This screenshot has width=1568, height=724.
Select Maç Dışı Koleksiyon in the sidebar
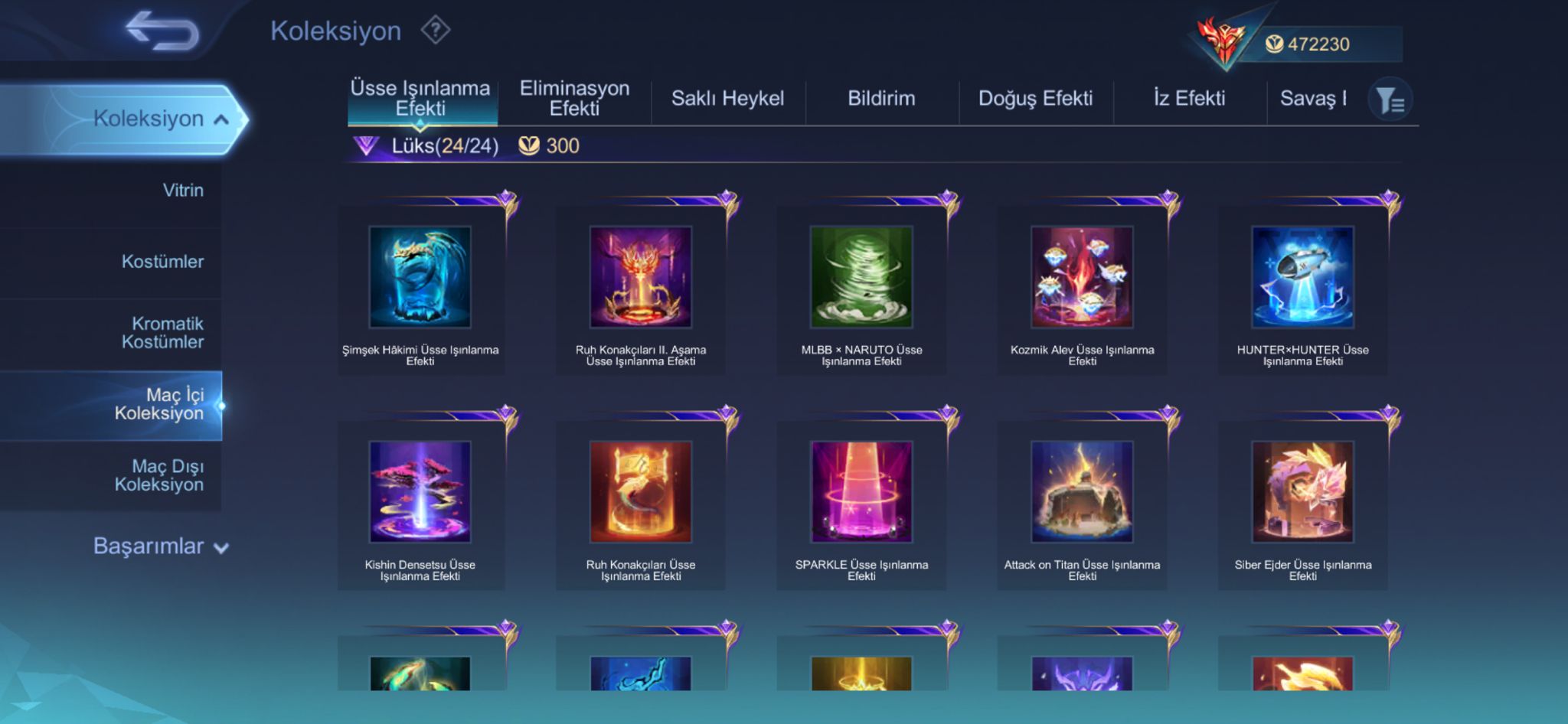pyautogui.click(x=158, y=475)
